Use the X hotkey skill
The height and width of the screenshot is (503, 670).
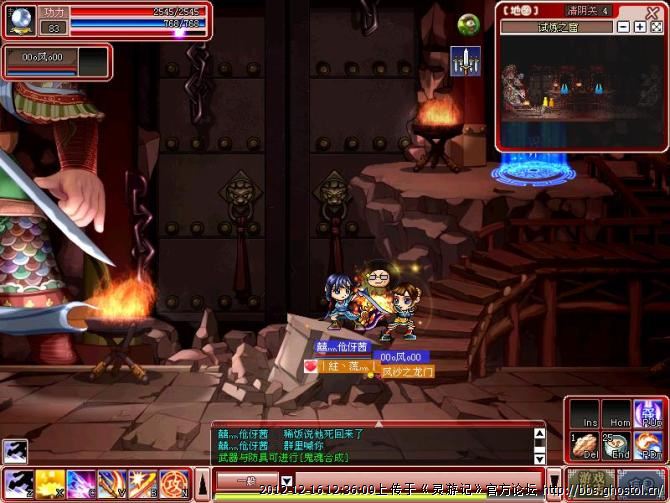click(x=50, y=483)
